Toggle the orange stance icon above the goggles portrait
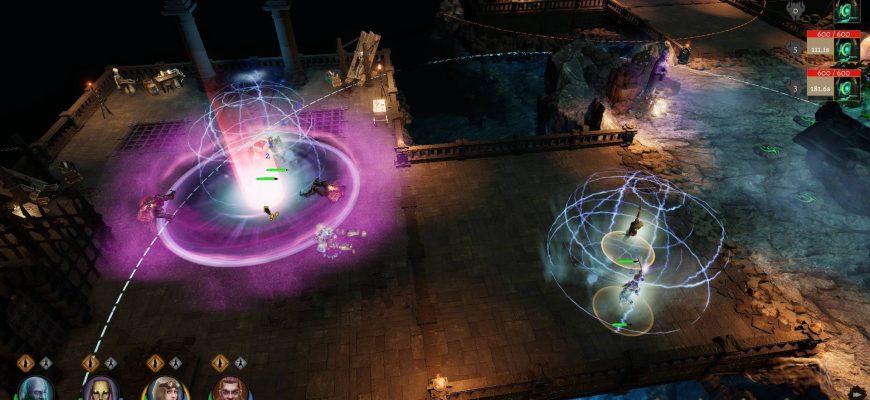The width and height of the screenshot is (870, 400). click(x=155, y=363)
